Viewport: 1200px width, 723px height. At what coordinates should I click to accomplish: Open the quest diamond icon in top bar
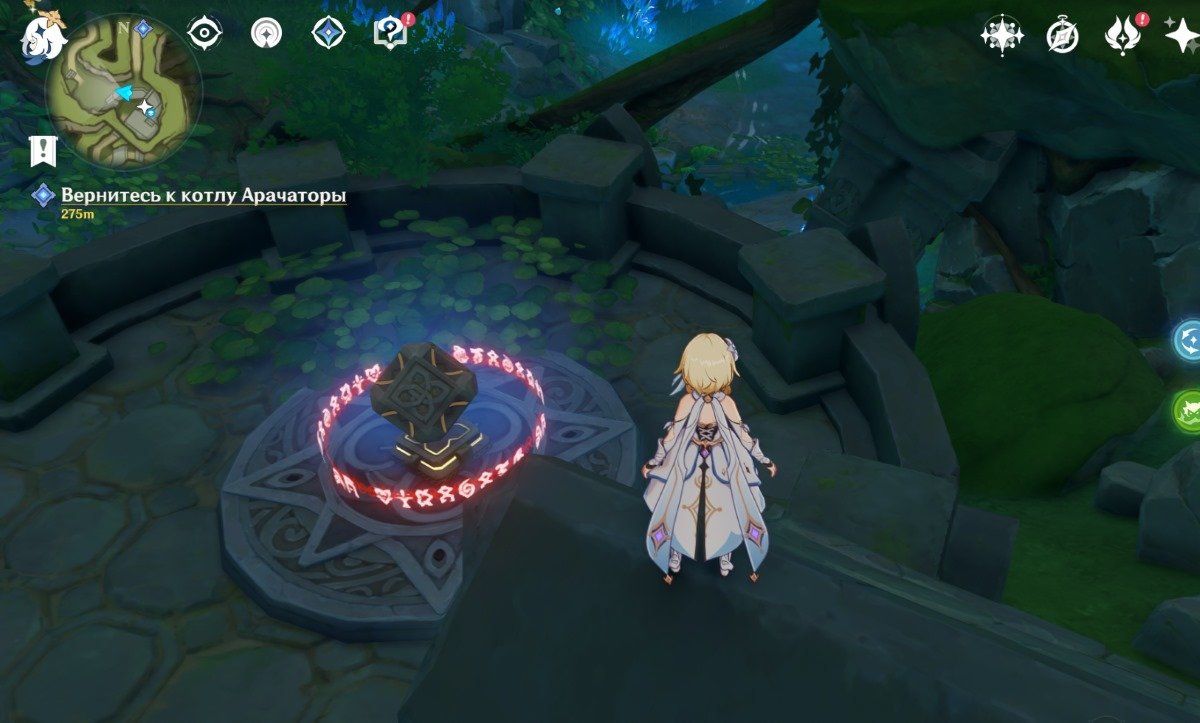327,33
